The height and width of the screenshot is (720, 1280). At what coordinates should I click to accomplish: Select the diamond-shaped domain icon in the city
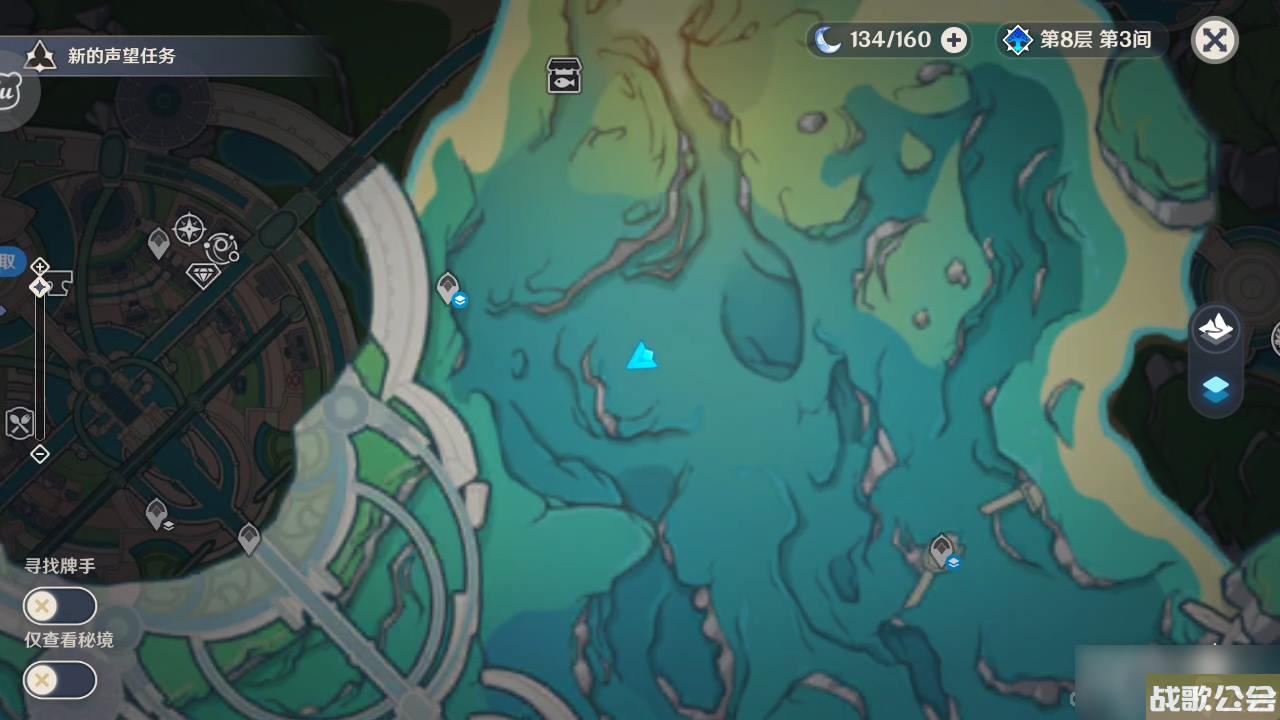click(204, 274)
